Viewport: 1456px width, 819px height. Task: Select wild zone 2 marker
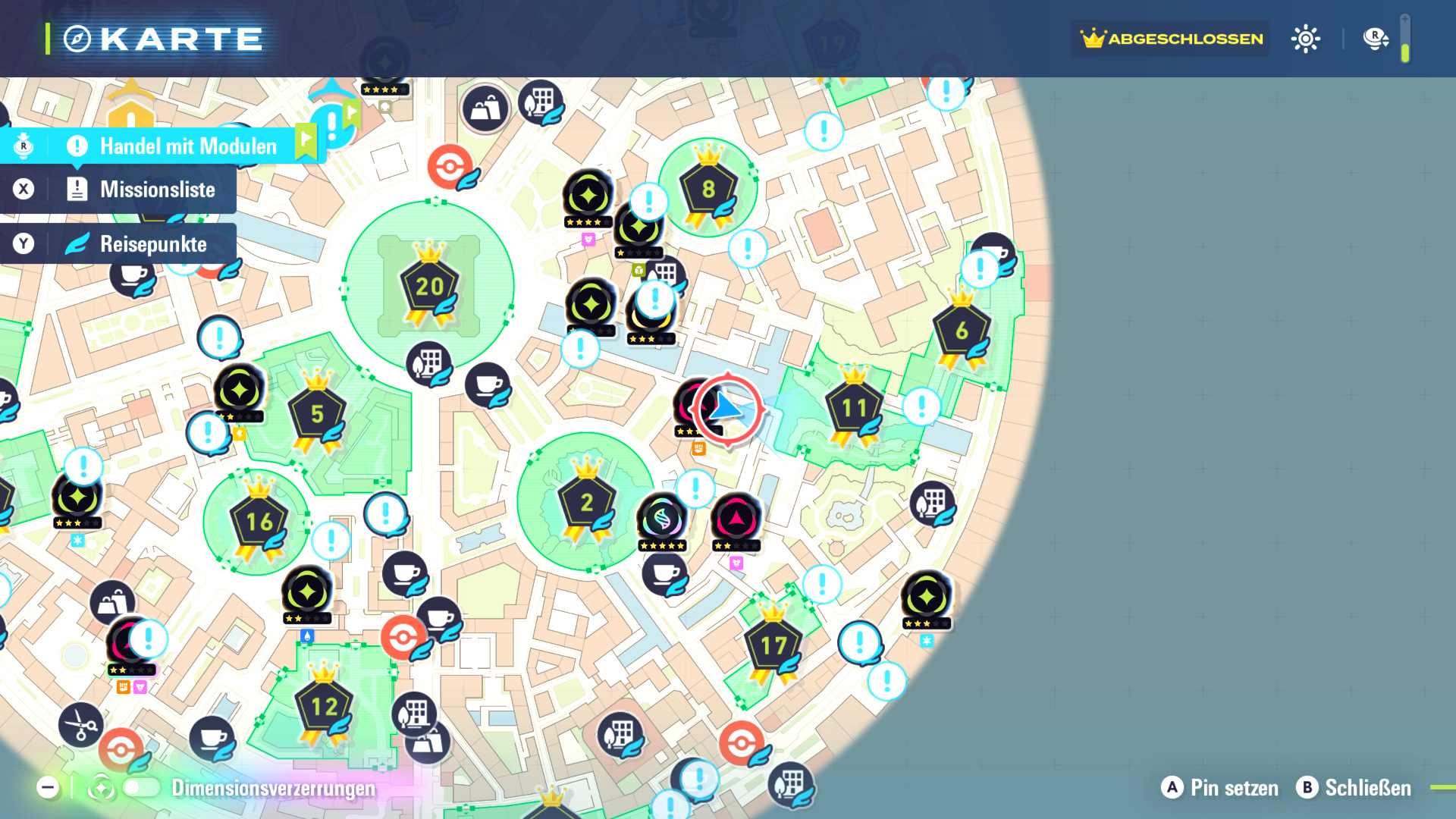point(586,502)
